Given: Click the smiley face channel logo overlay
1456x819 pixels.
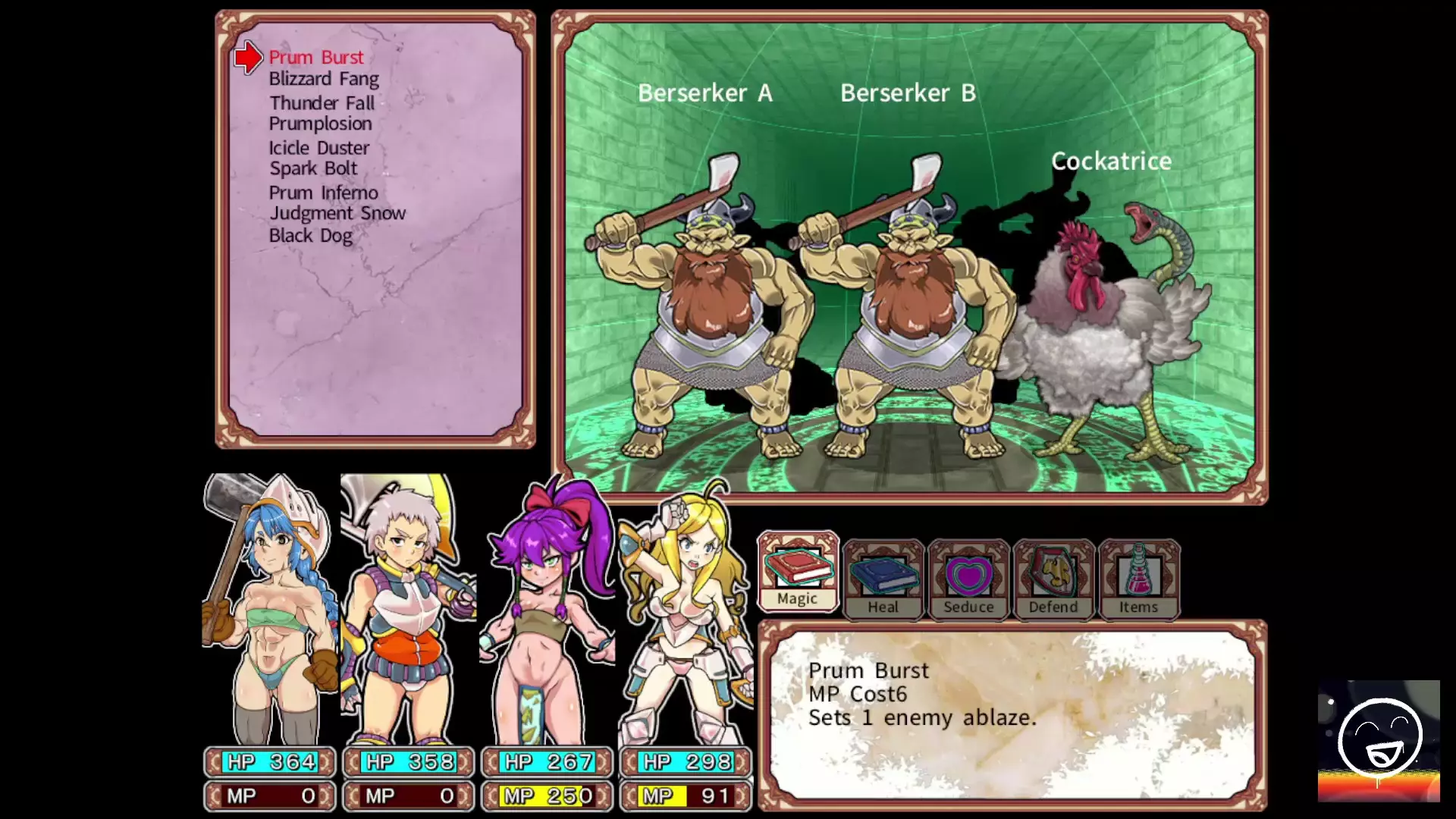Looking at the screenshot, I should point(1379,741).
